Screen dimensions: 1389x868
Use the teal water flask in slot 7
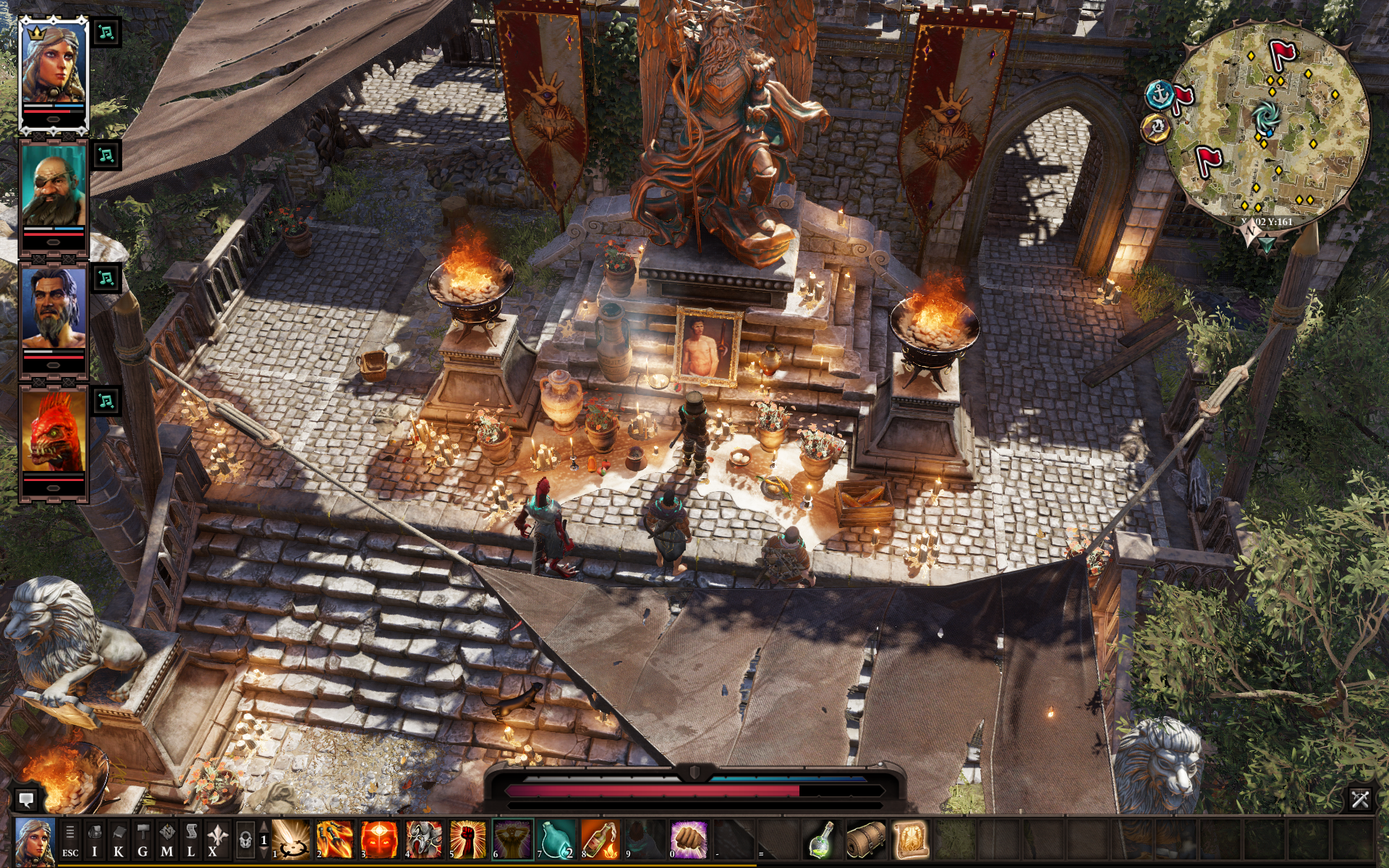click(557, 840)
